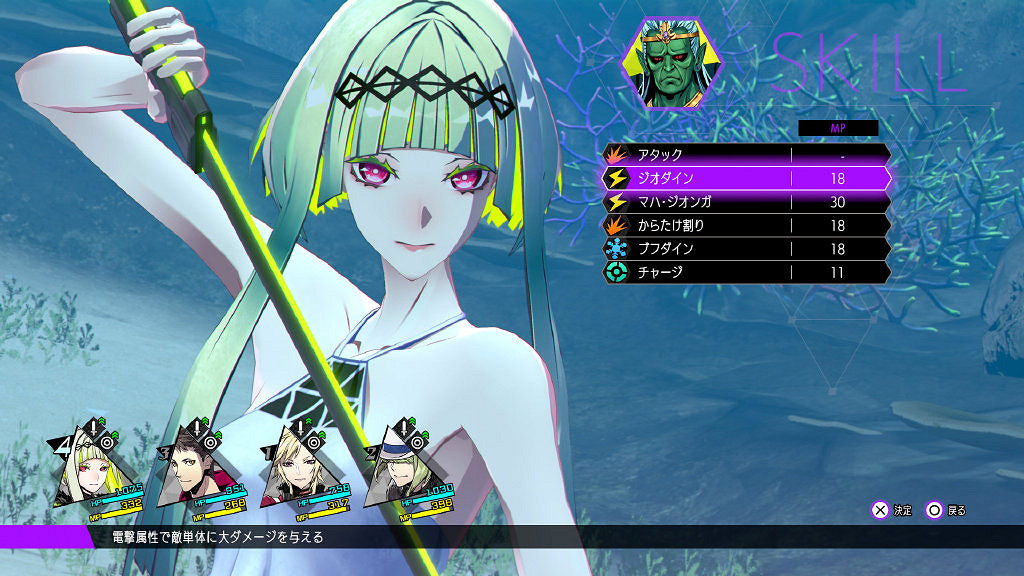Choose the ブフダイン ice skill
This screenshot has width=1024, height=576.
click(745, 248)
